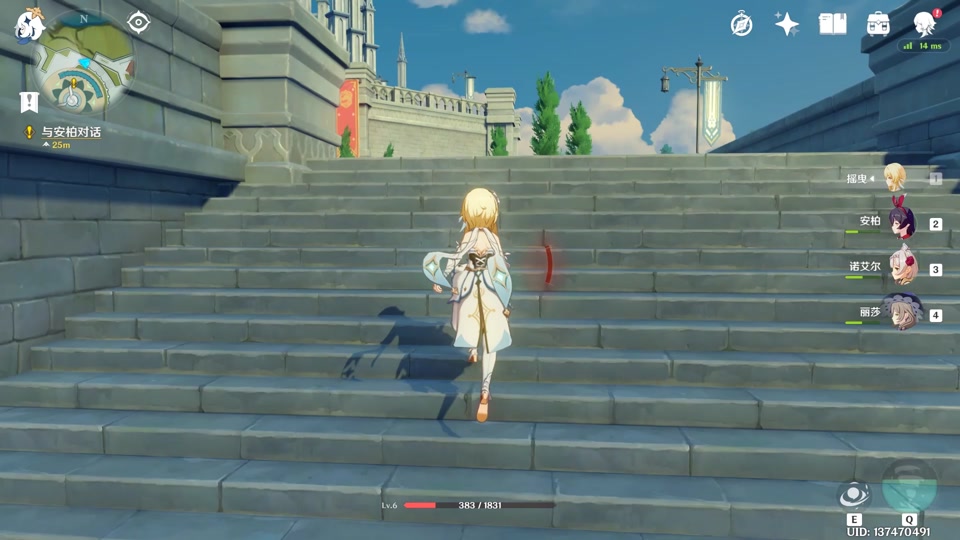960x540 pixels.
Task: Open the Adventurer Handbook book icon
Action: point(832,24)
